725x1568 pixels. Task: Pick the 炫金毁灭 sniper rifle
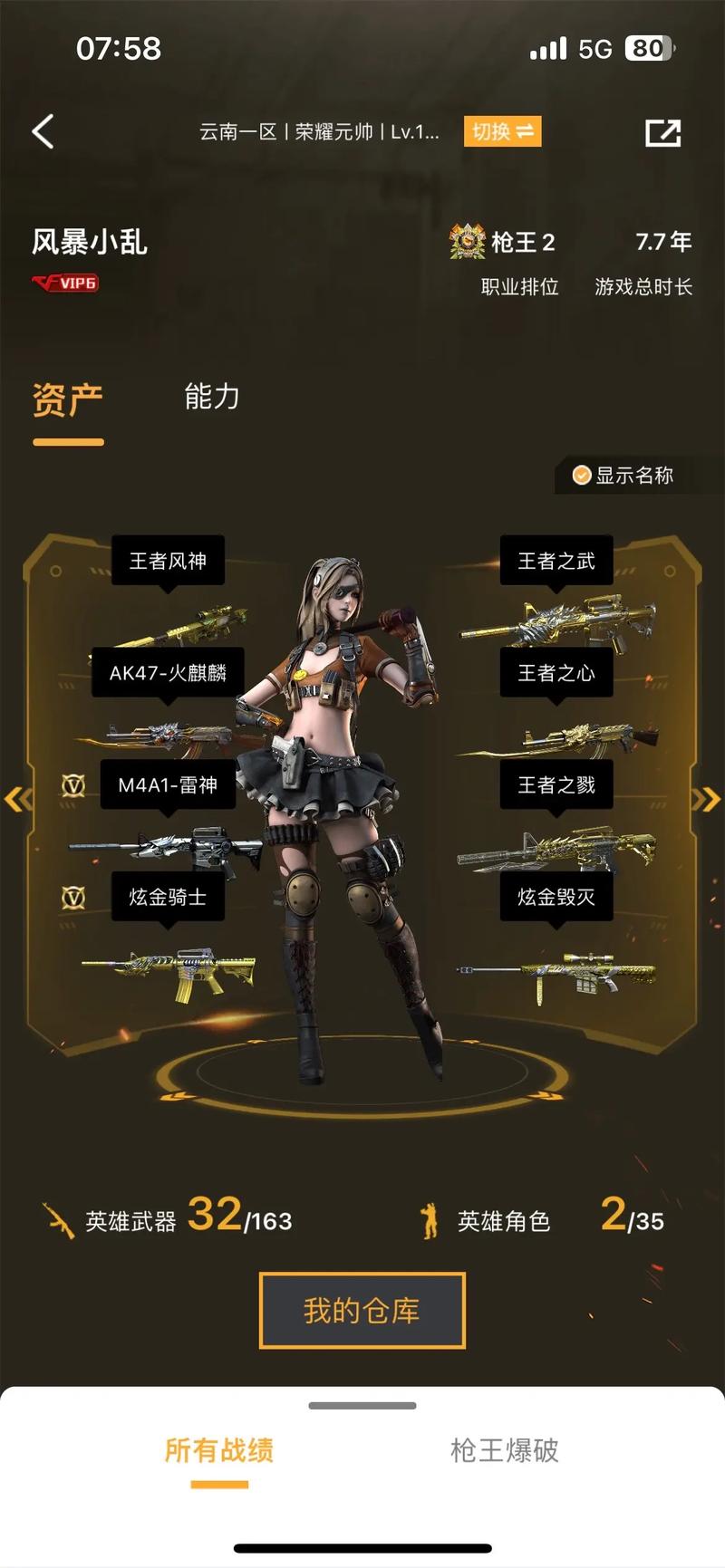(558, 975)
